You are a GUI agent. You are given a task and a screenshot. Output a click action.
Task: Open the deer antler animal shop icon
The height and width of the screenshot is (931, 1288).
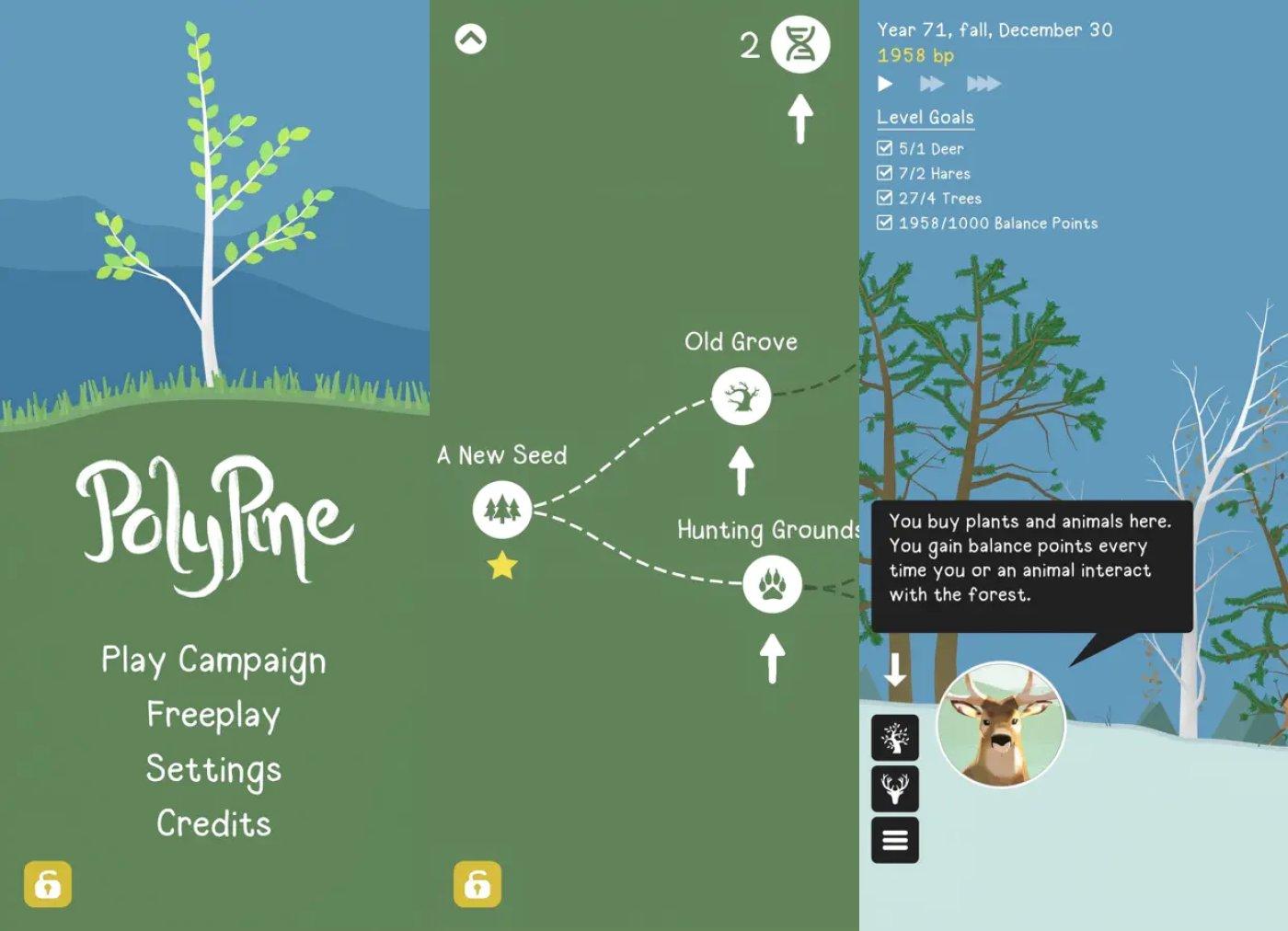895,789
